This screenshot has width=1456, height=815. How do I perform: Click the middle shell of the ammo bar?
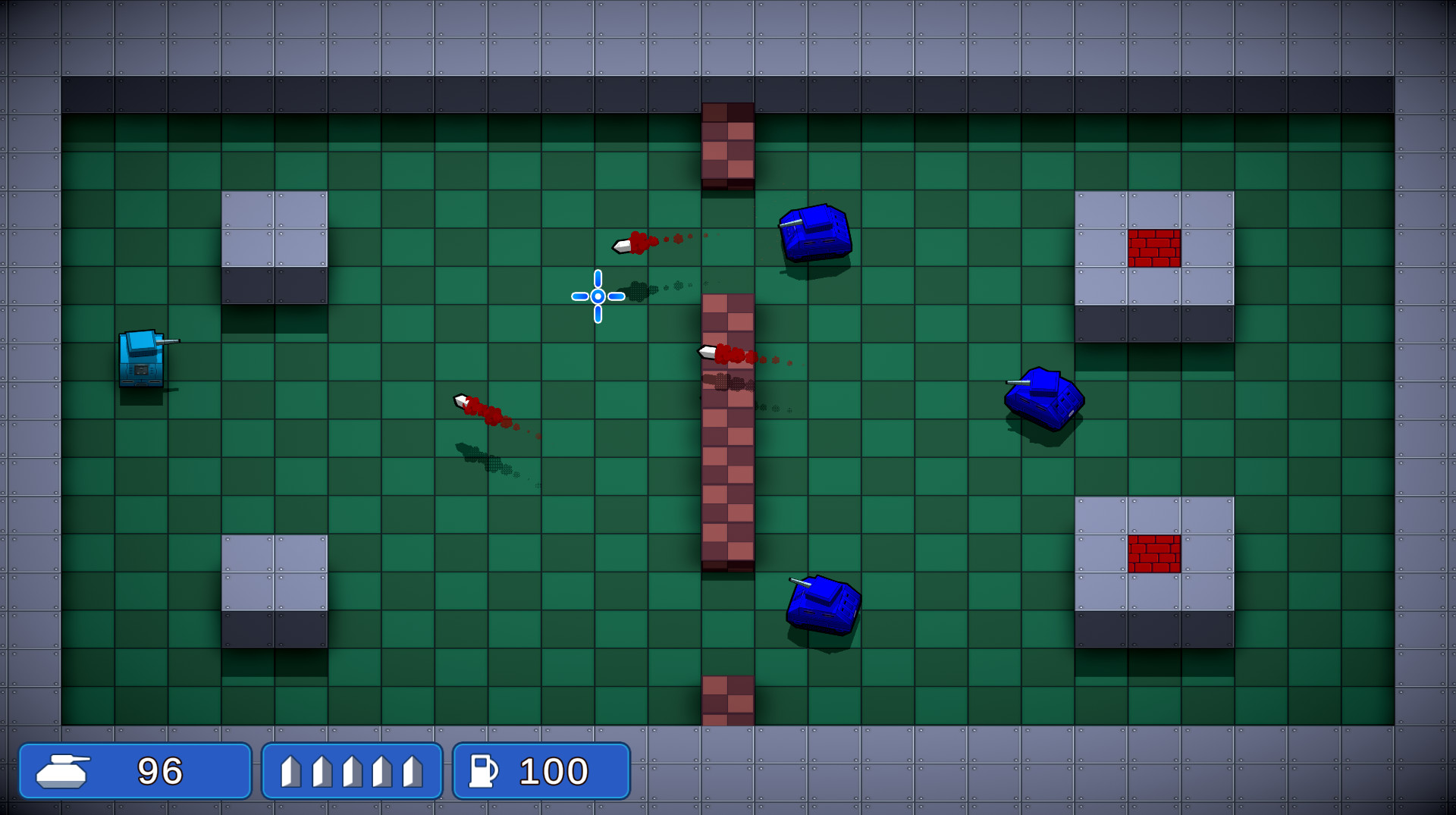(x=351, y=771)
